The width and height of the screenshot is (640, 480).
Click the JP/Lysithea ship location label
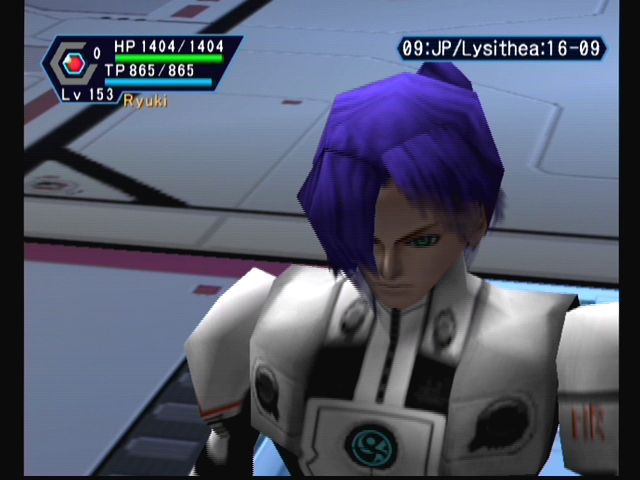(x=501, y=48)
